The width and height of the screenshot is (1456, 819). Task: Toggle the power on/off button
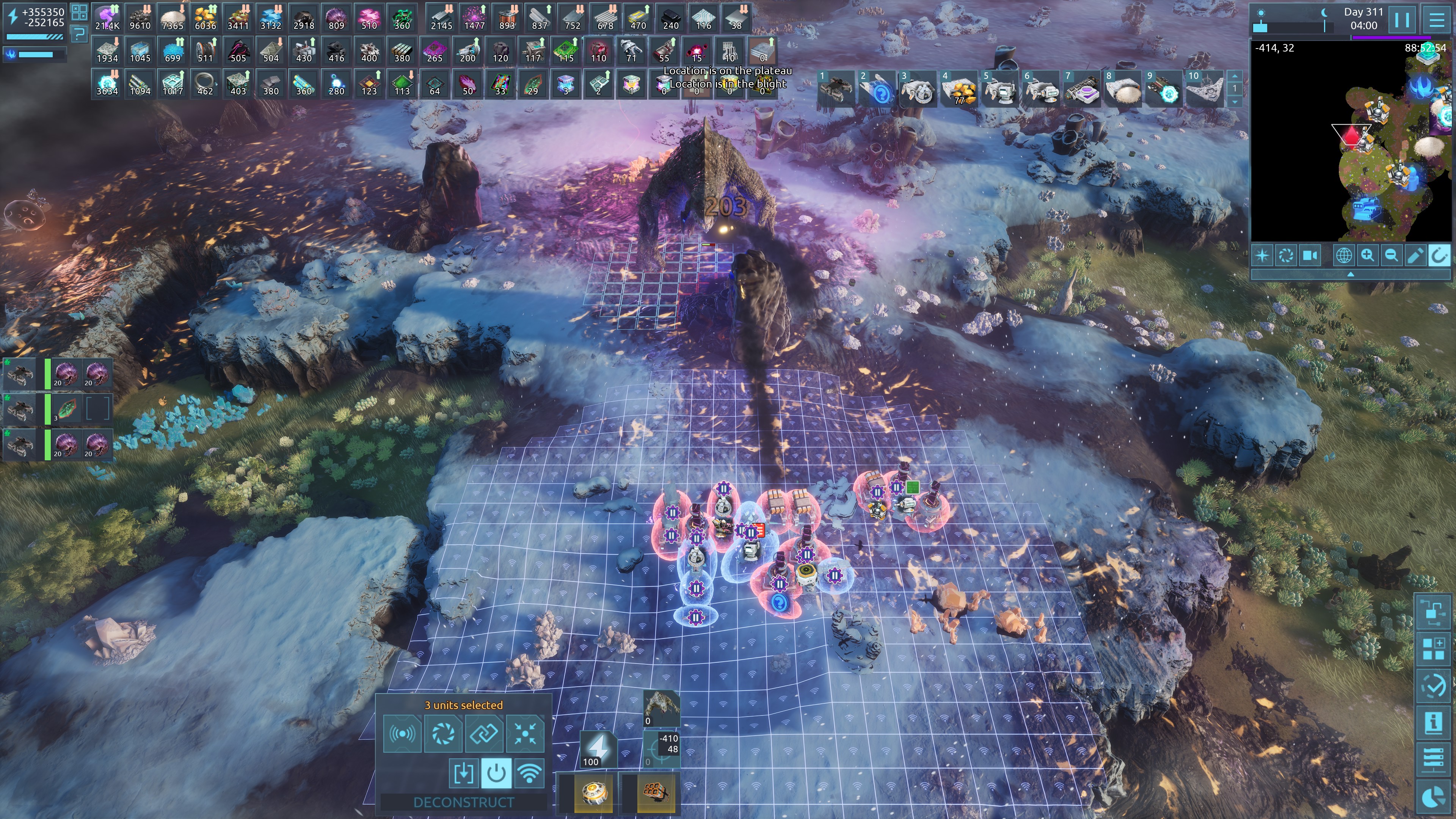click(x=496, y=773)
